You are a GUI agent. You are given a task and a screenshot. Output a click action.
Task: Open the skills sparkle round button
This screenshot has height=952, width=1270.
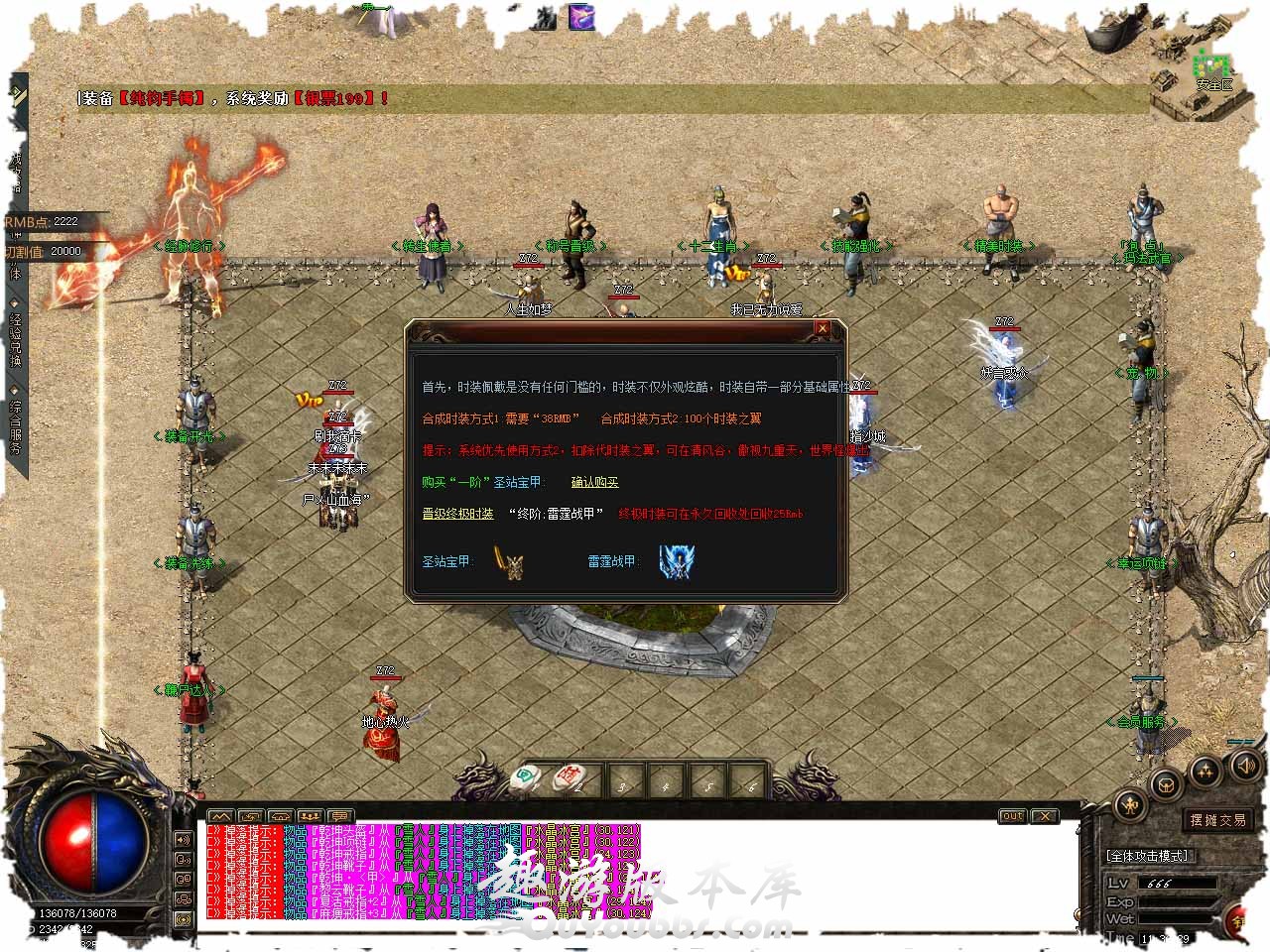1205,770
